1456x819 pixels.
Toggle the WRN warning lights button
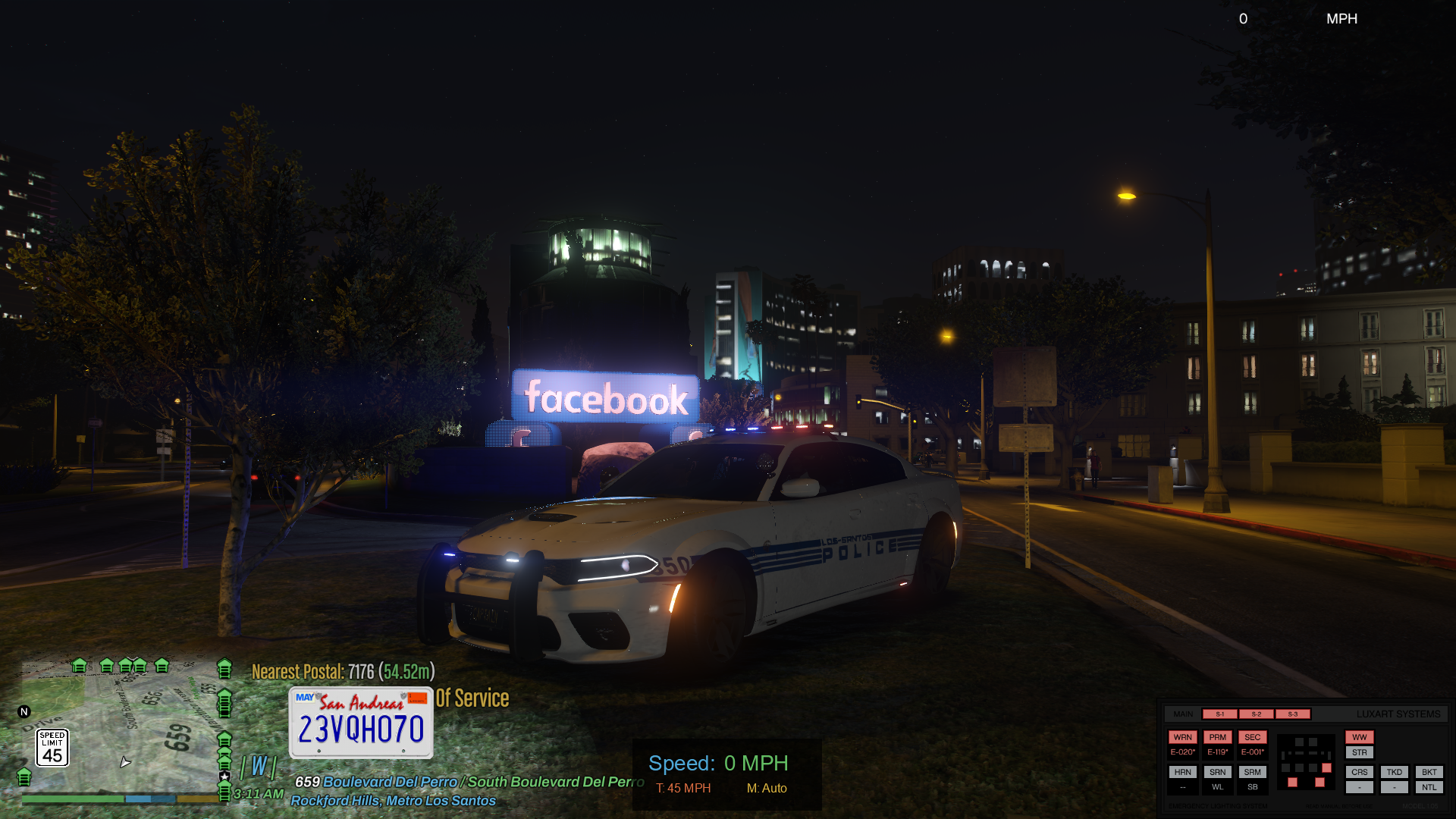coord(1182,737)
